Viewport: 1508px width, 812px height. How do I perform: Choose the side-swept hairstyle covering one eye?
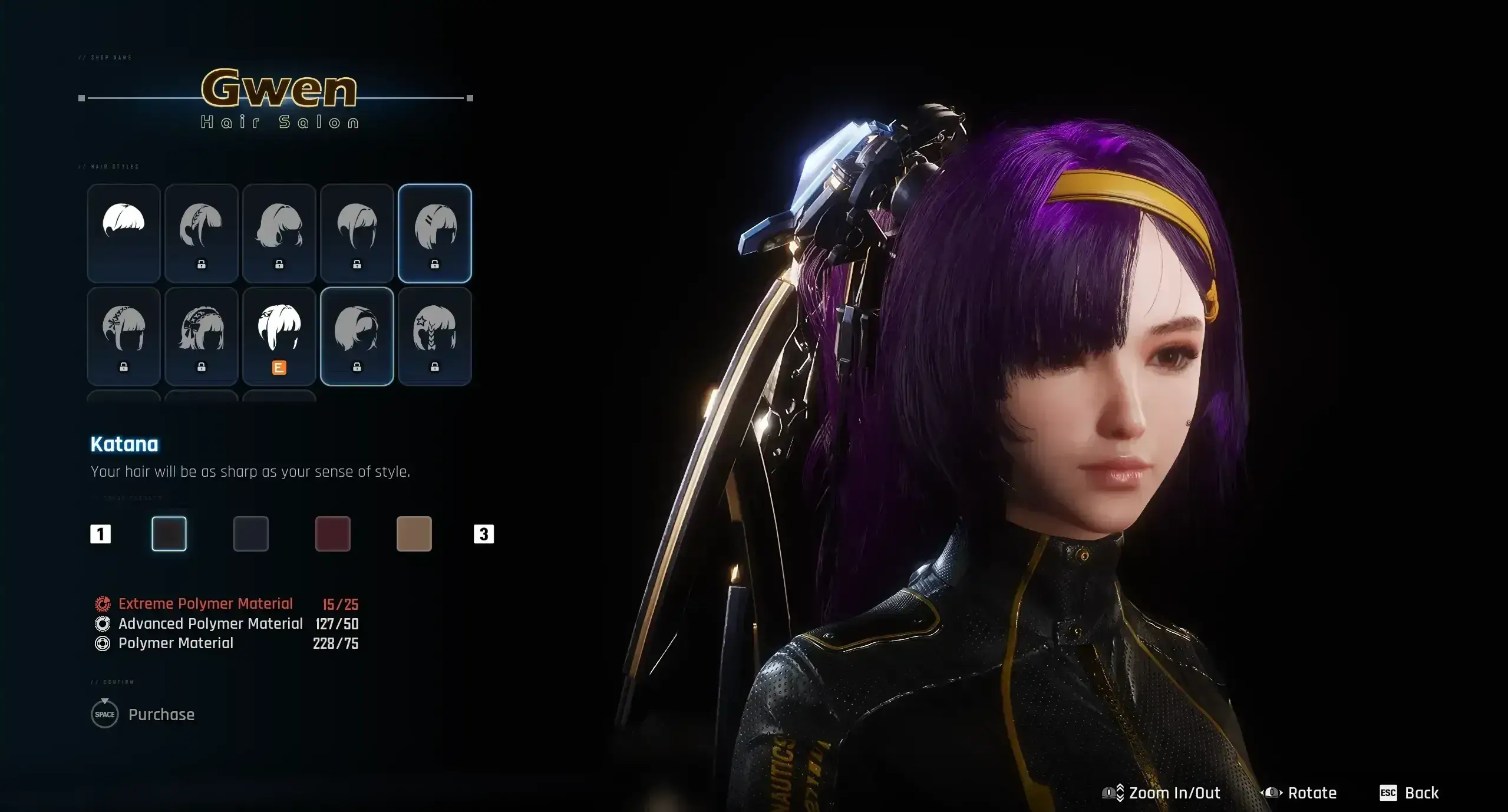[x=357, y=336]
